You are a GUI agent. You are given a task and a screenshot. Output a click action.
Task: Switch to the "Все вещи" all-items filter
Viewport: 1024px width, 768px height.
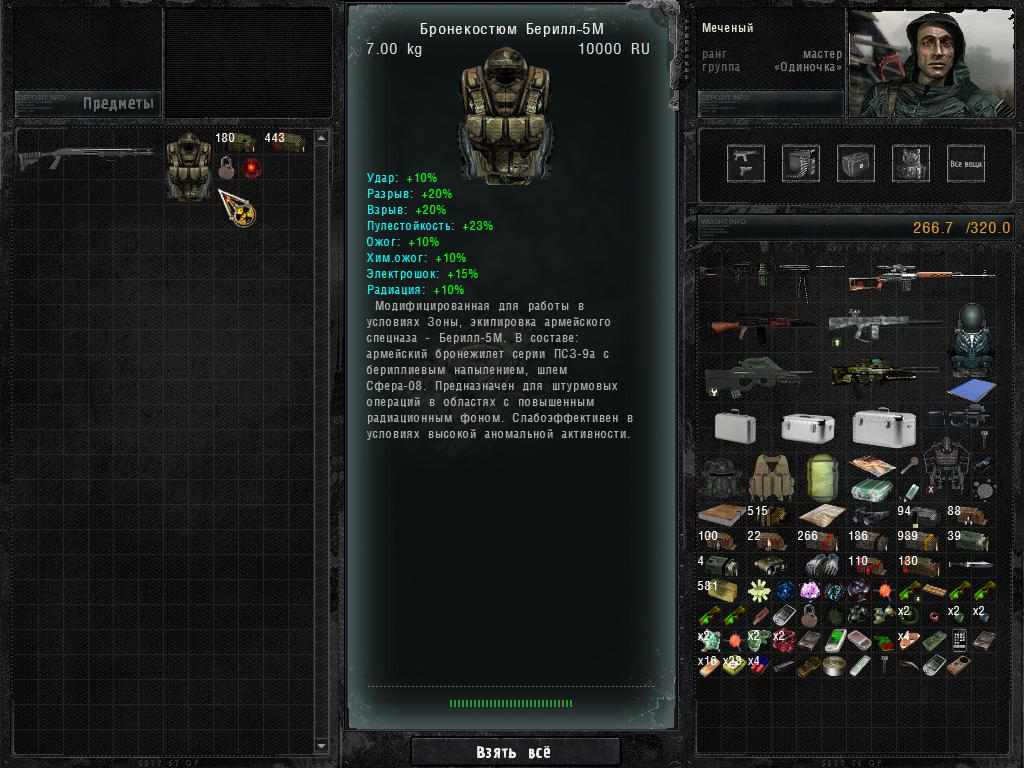tap(965, 163)
